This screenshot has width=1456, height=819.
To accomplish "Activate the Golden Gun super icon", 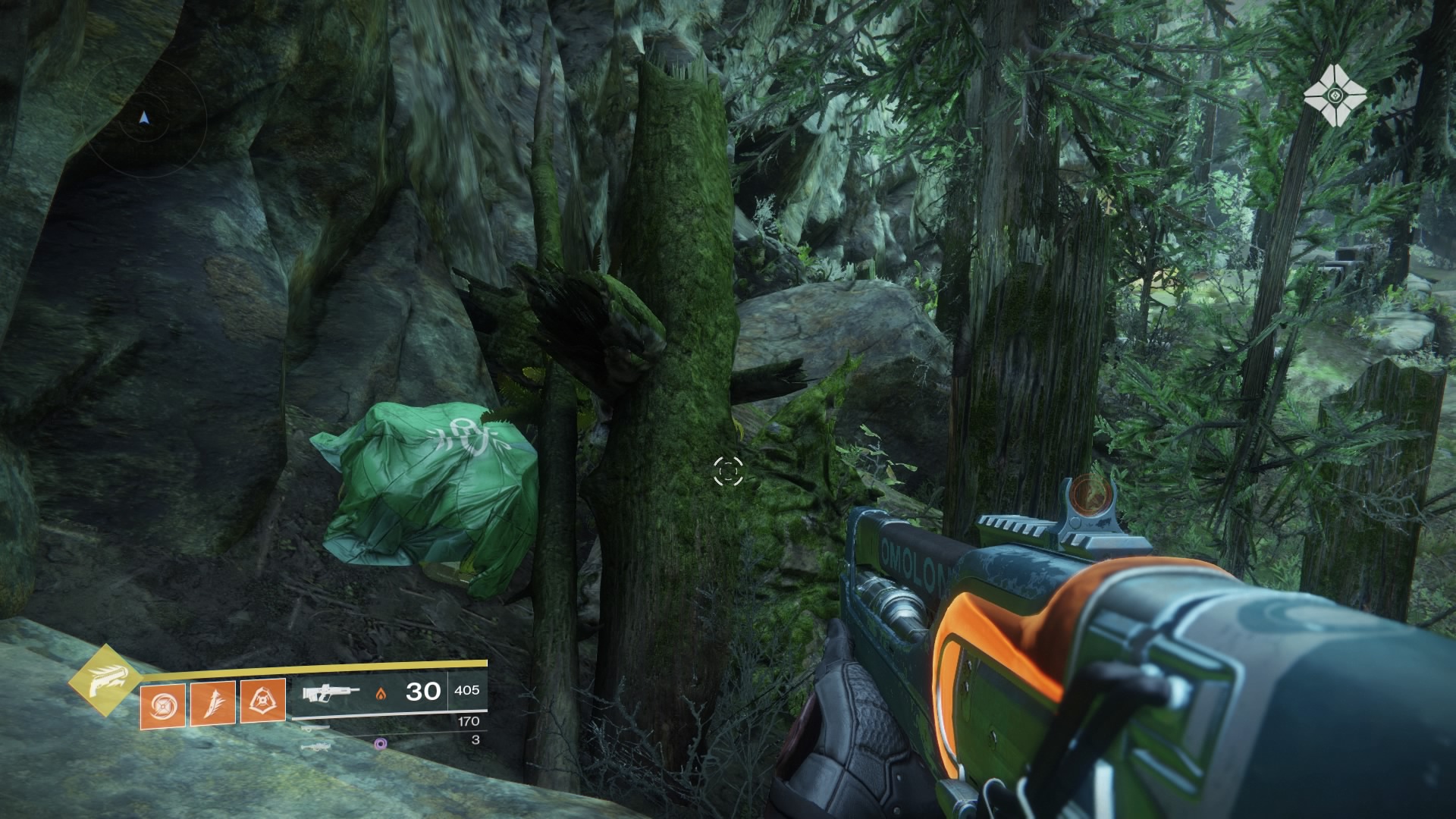I will pyautogui.click(x=104, y=680).
